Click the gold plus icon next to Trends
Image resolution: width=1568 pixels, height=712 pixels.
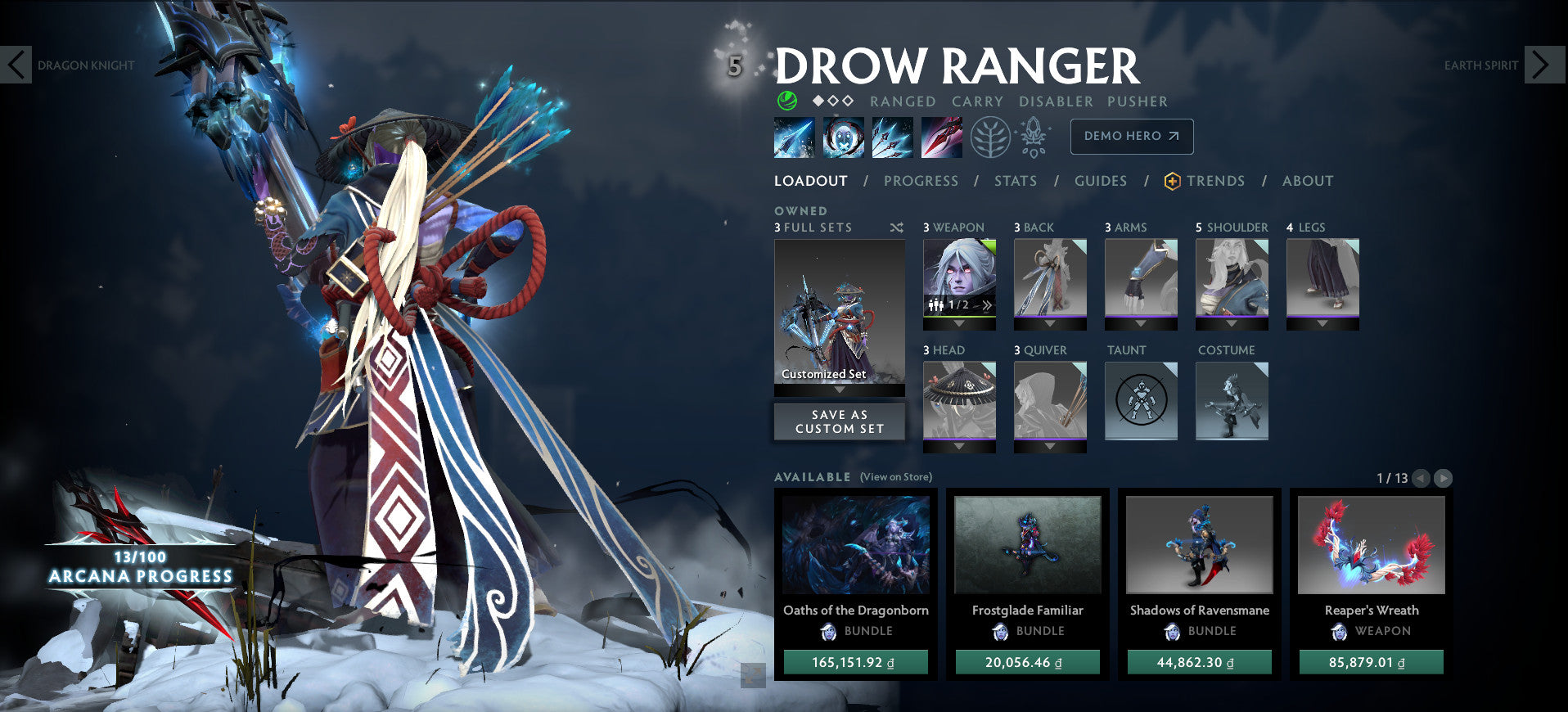point(1173,181)
